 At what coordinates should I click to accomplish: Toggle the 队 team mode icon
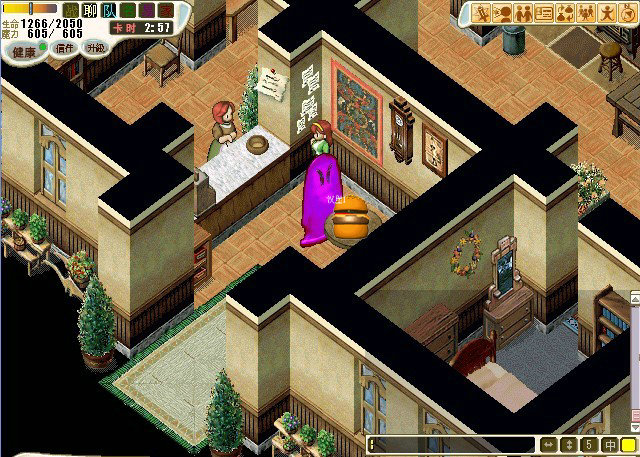[109, 10]
